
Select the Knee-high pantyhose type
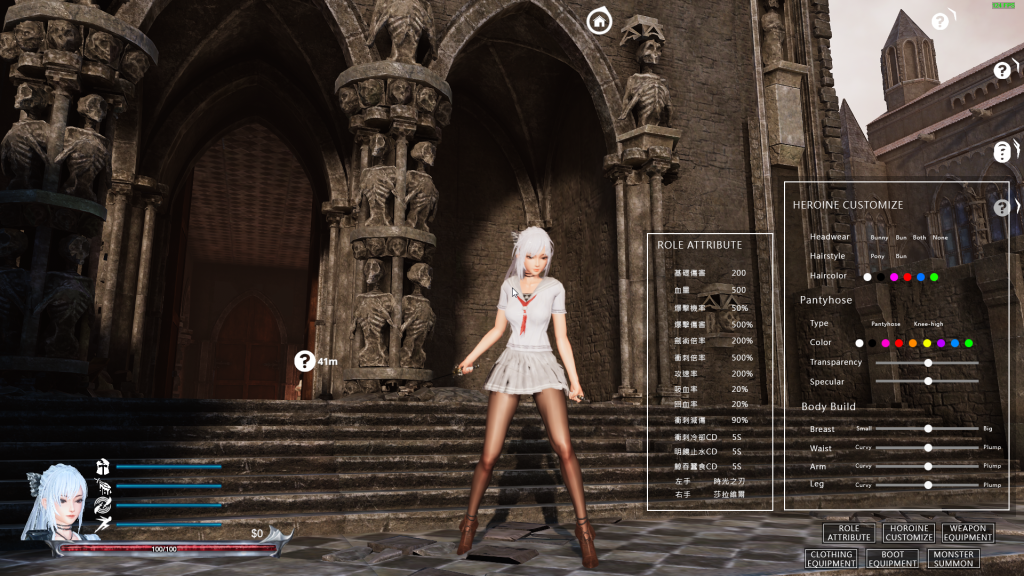click(x=929, y=324)
